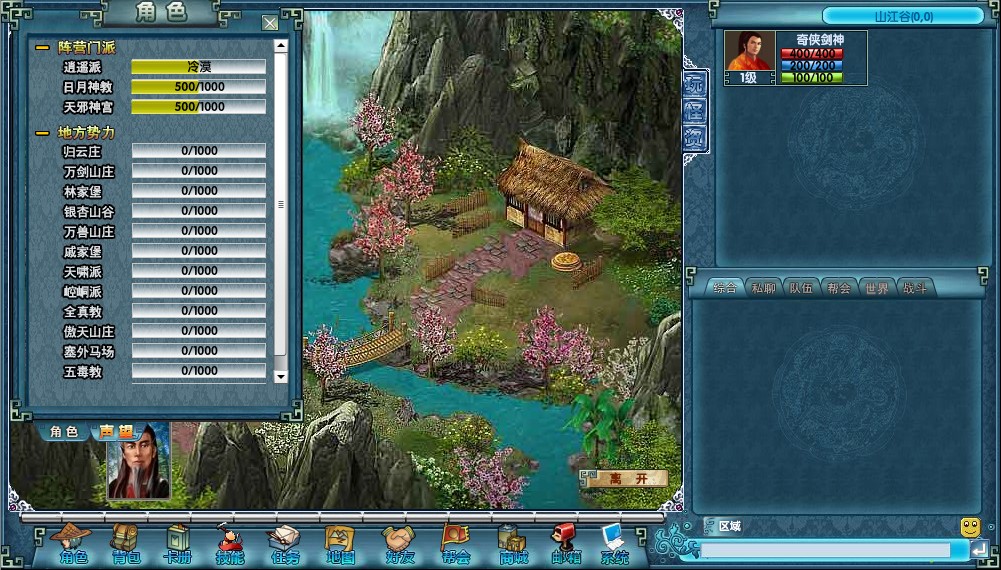Image resolution: width=1001 pixels, height=570 pixels.
Task: Open the 技能 skills menu
Action: pyautogui.click(x=231, y=545)
